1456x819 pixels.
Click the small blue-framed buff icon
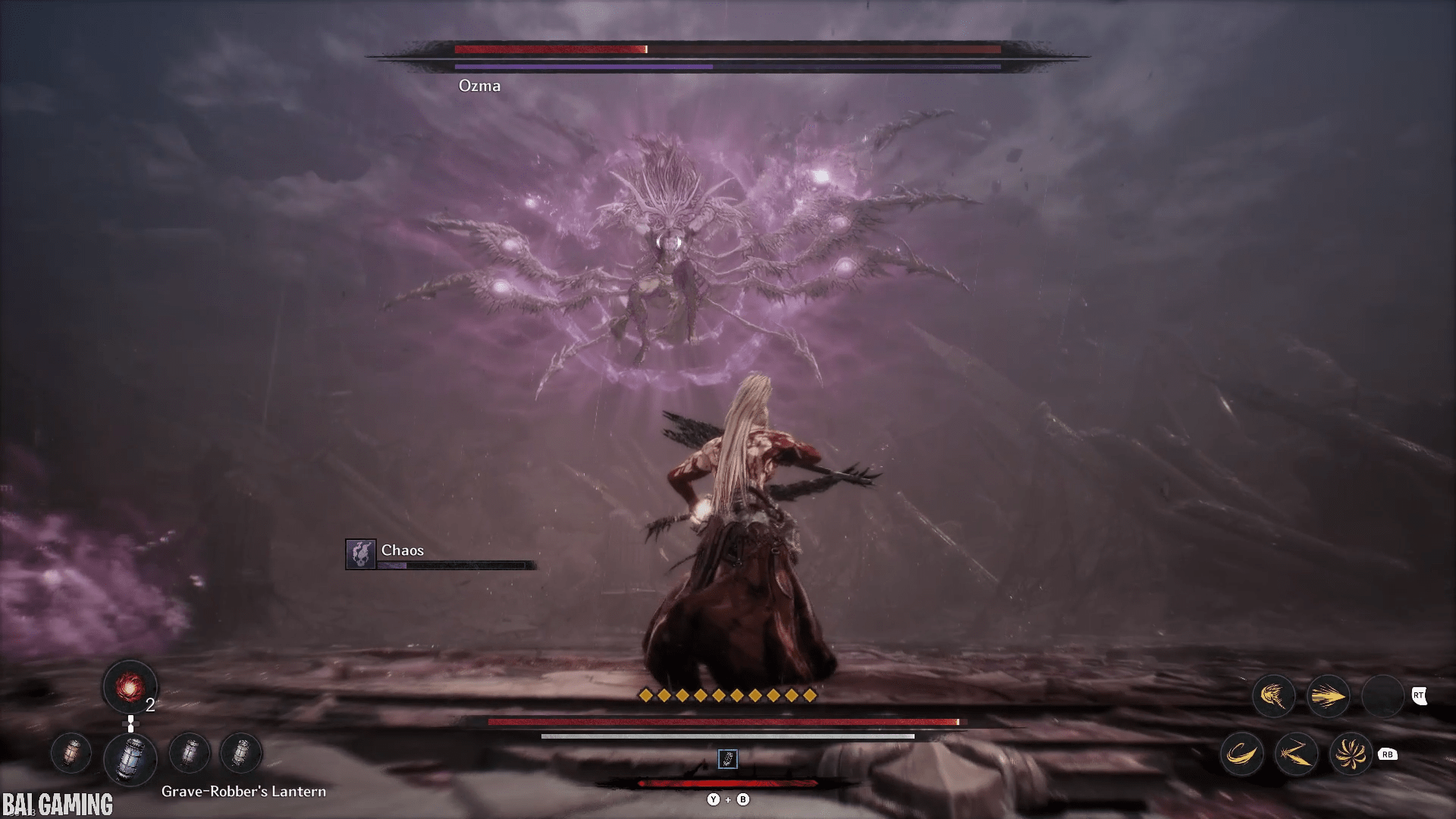click(727, 759)
